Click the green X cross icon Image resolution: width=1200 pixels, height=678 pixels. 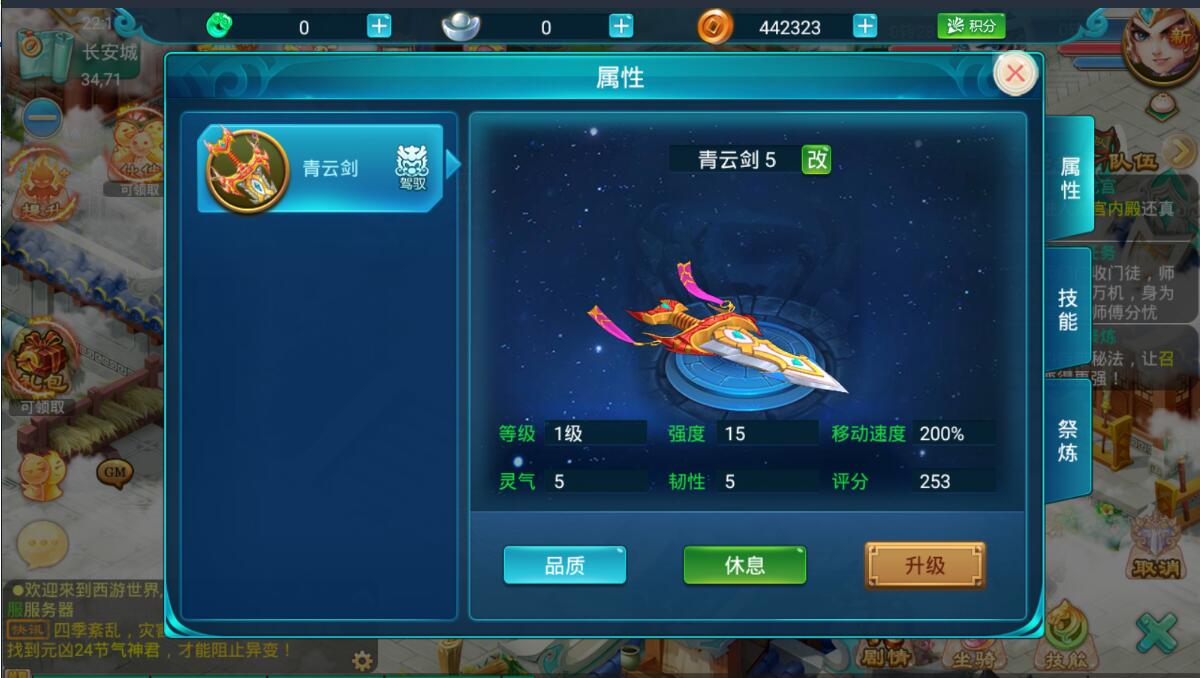pyautogui.click(x=1157, y=634)
